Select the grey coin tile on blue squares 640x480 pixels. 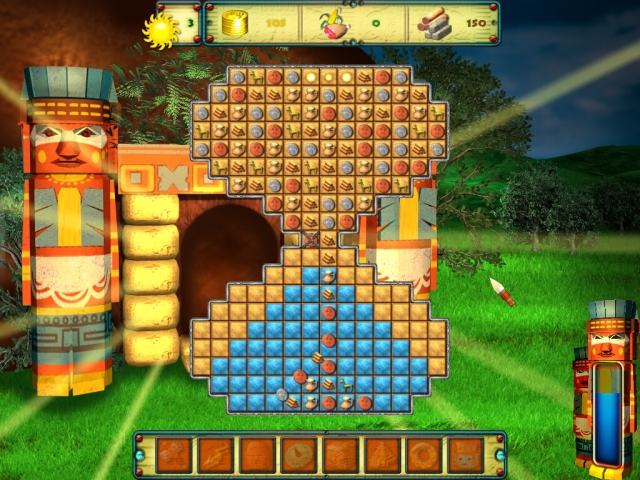click(x=283, y=393)
